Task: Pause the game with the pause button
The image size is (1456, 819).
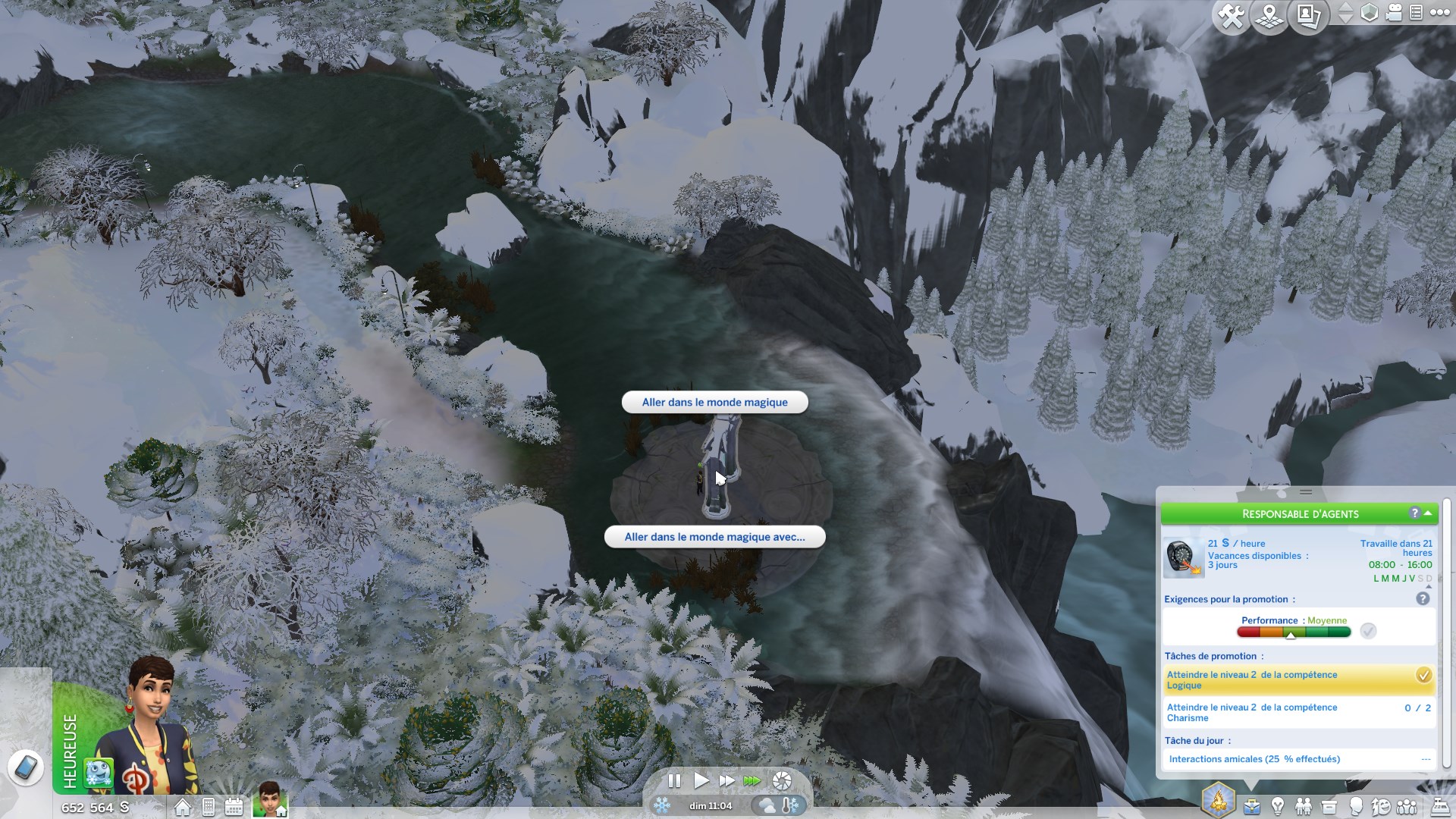Action: tap(674, 782)
